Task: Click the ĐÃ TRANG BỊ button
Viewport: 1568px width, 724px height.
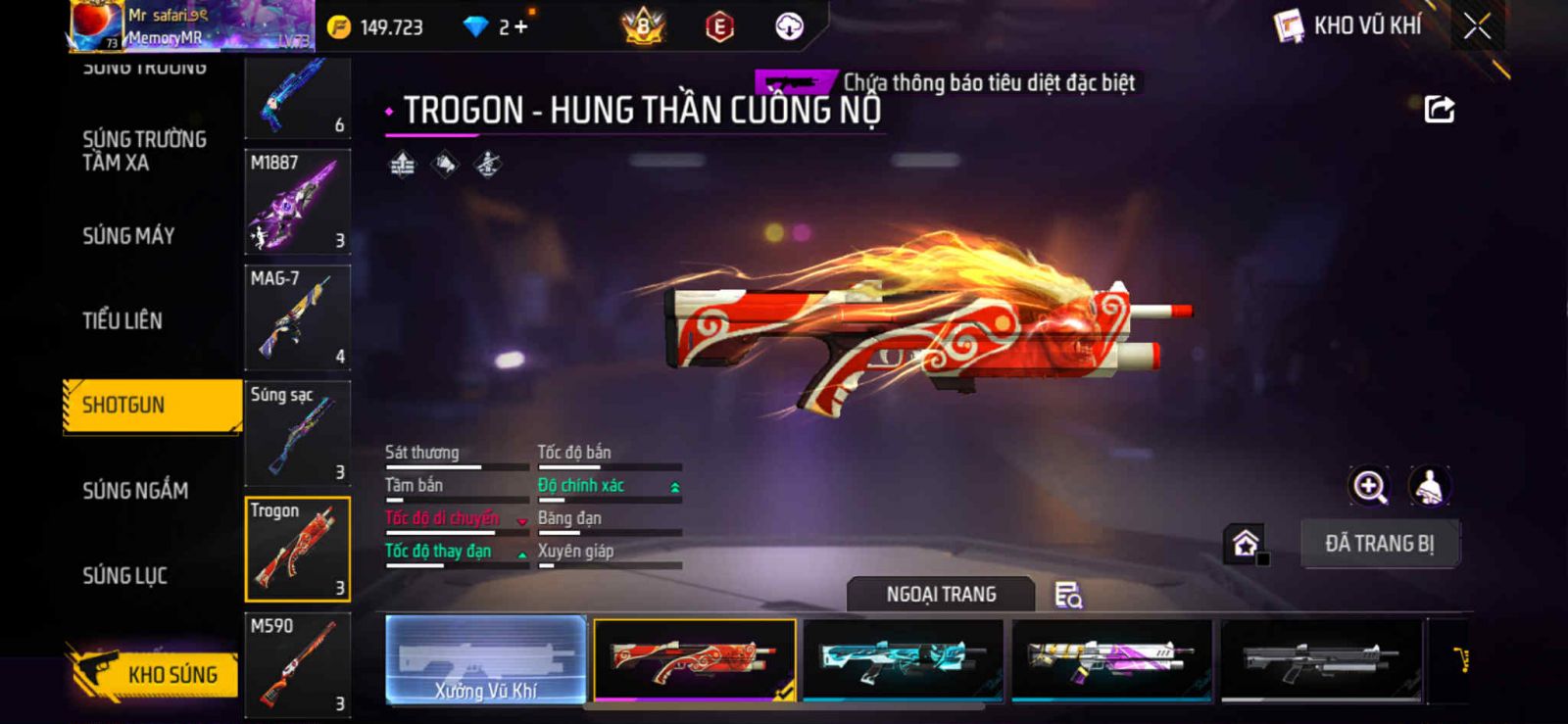Action: (x=1379, y=544)
